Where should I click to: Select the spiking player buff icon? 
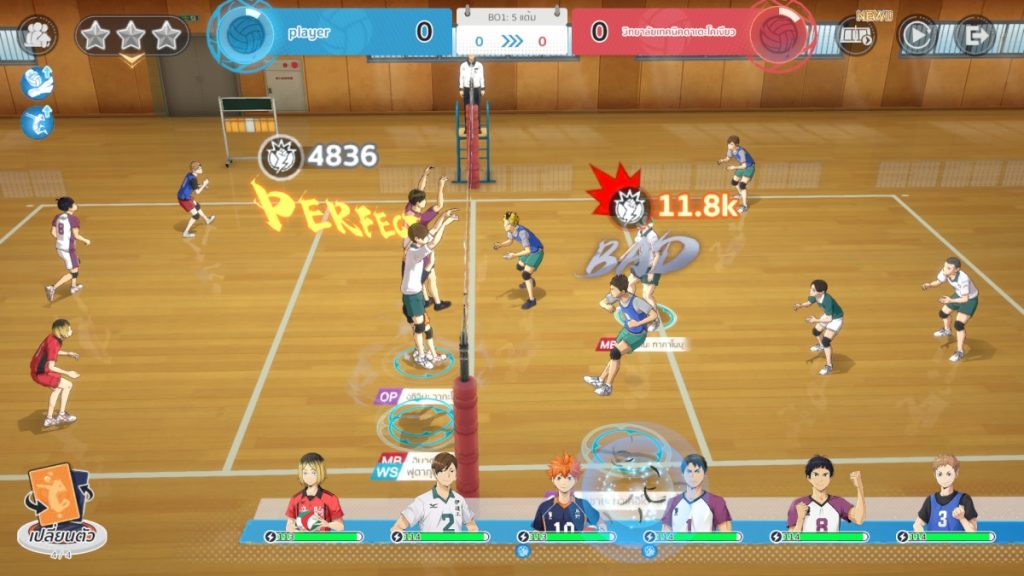coord(37,122)
